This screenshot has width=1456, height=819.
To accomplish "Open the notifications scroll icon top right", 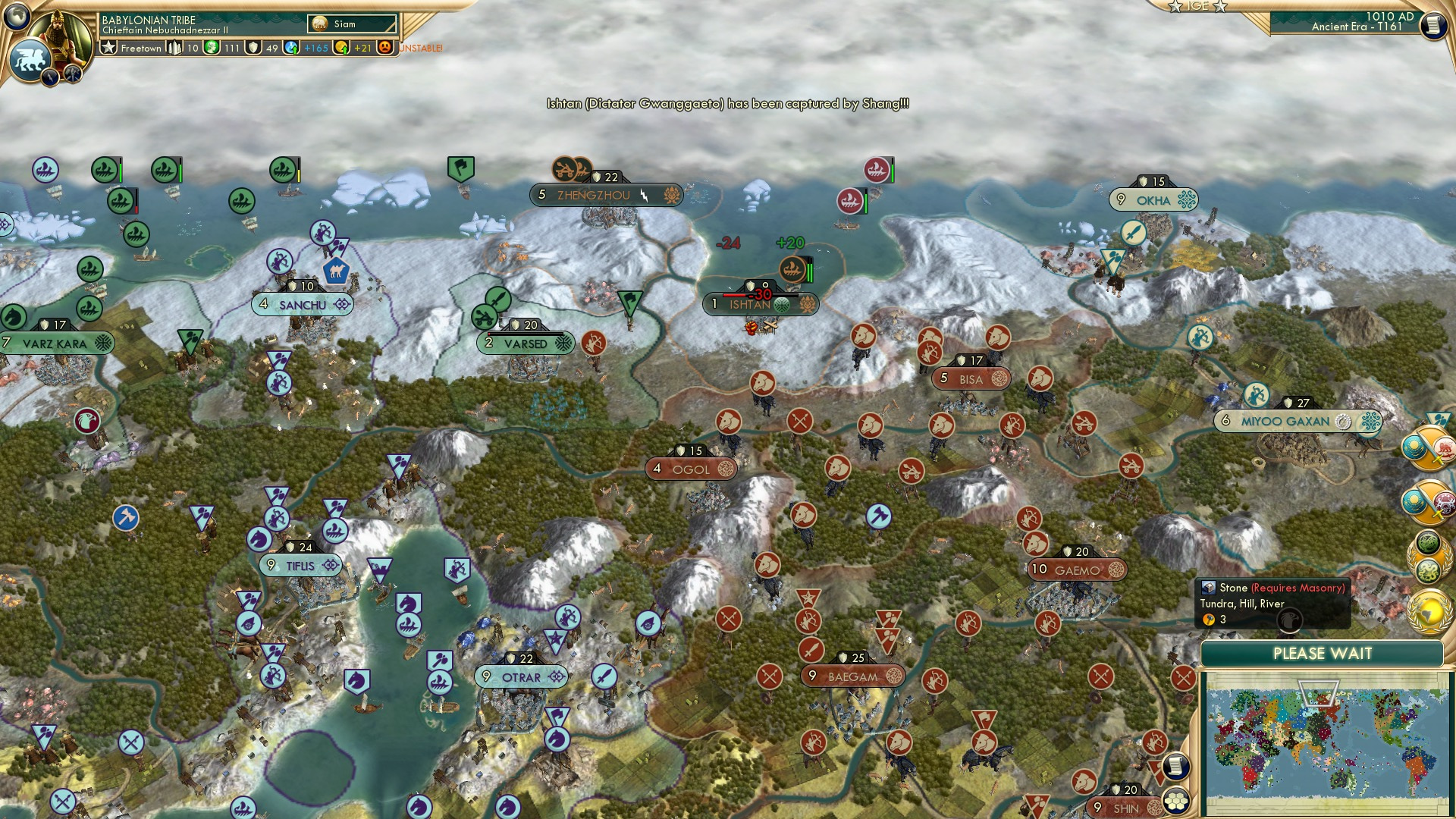I will point(1433,24).
